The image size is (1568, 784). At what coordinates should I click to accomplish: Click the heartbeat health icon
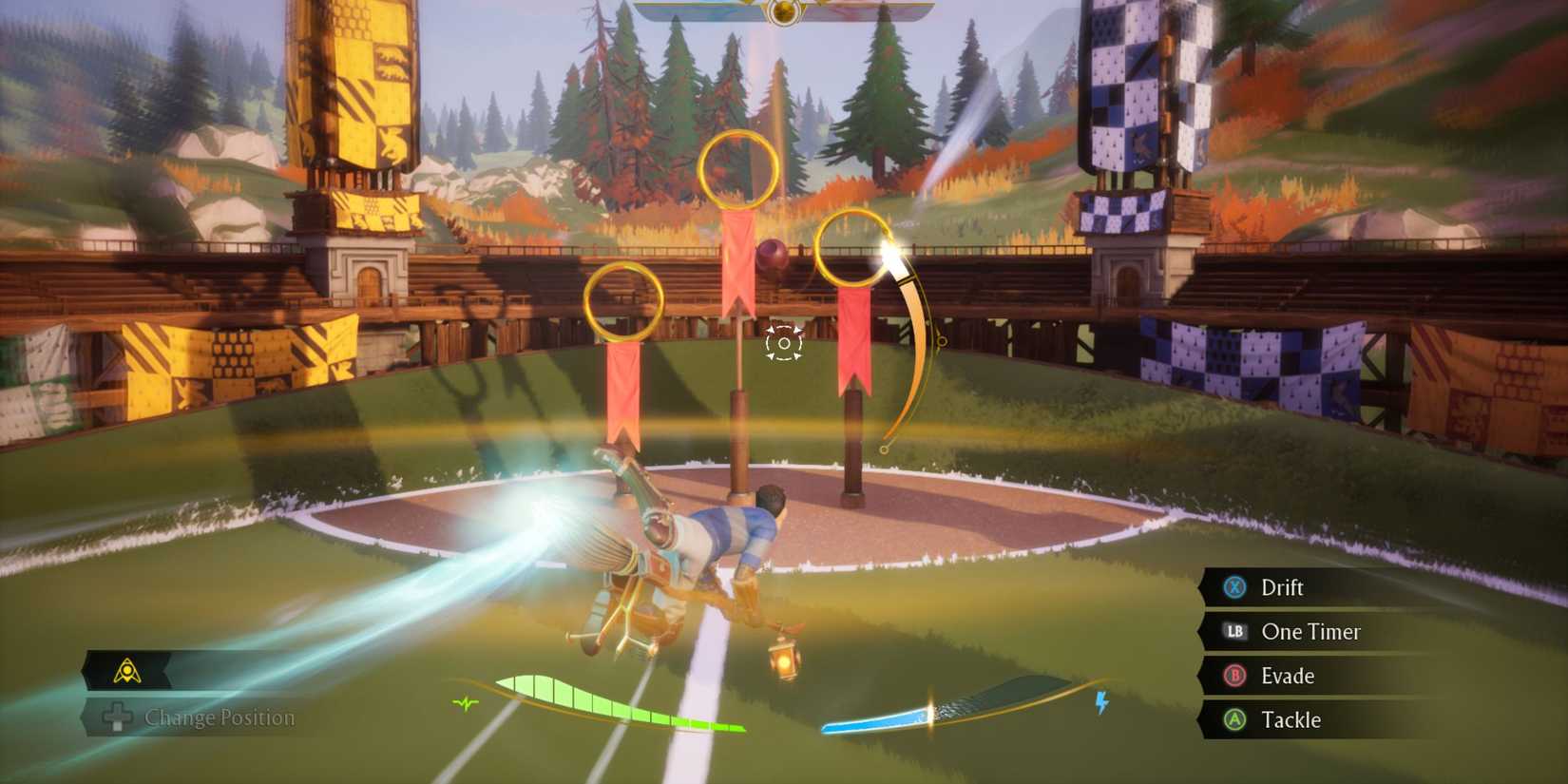[465, 705]
